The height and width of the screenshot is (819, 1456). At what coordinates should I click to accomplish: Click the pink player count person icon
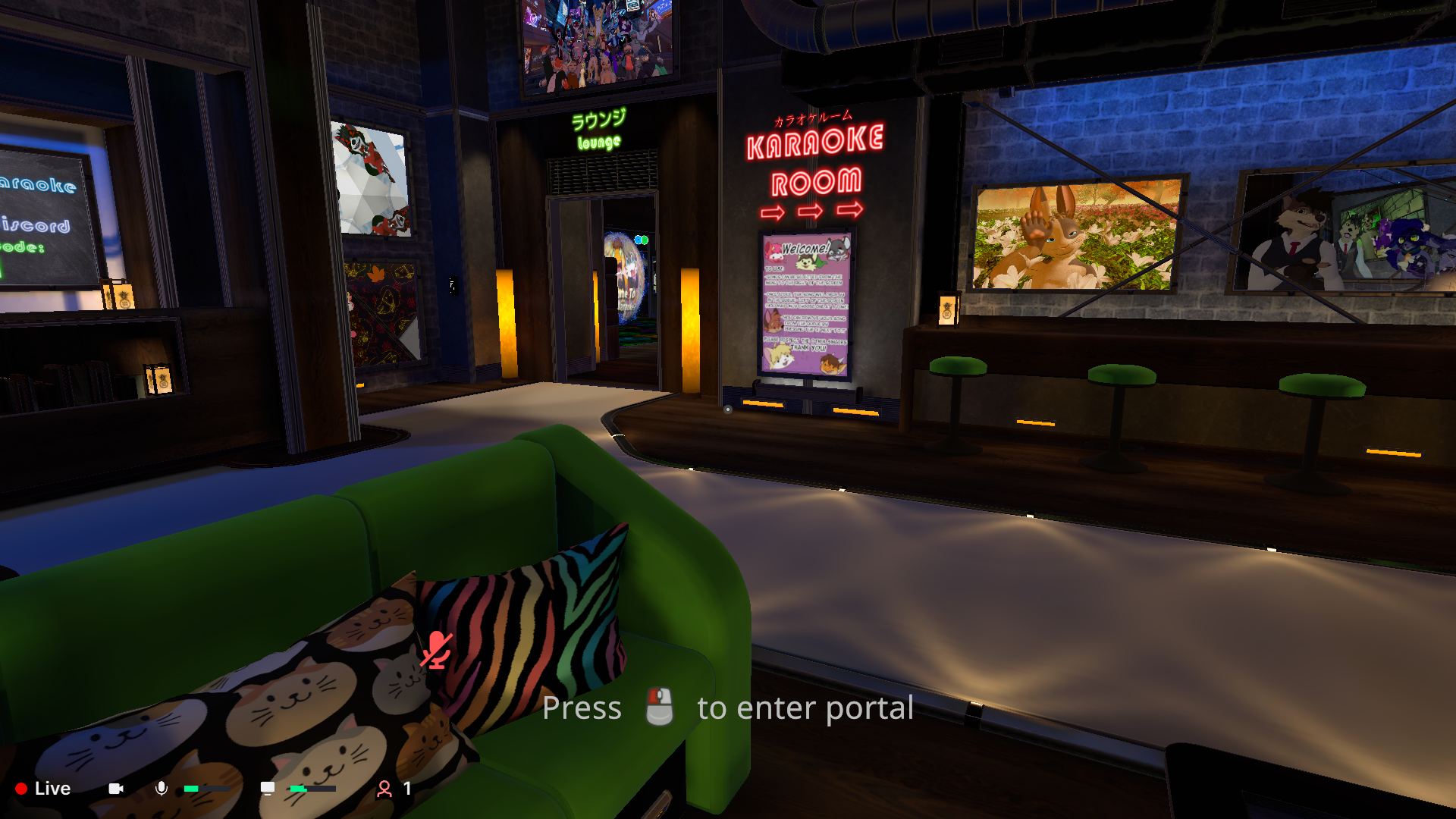(x=385, y=789)
